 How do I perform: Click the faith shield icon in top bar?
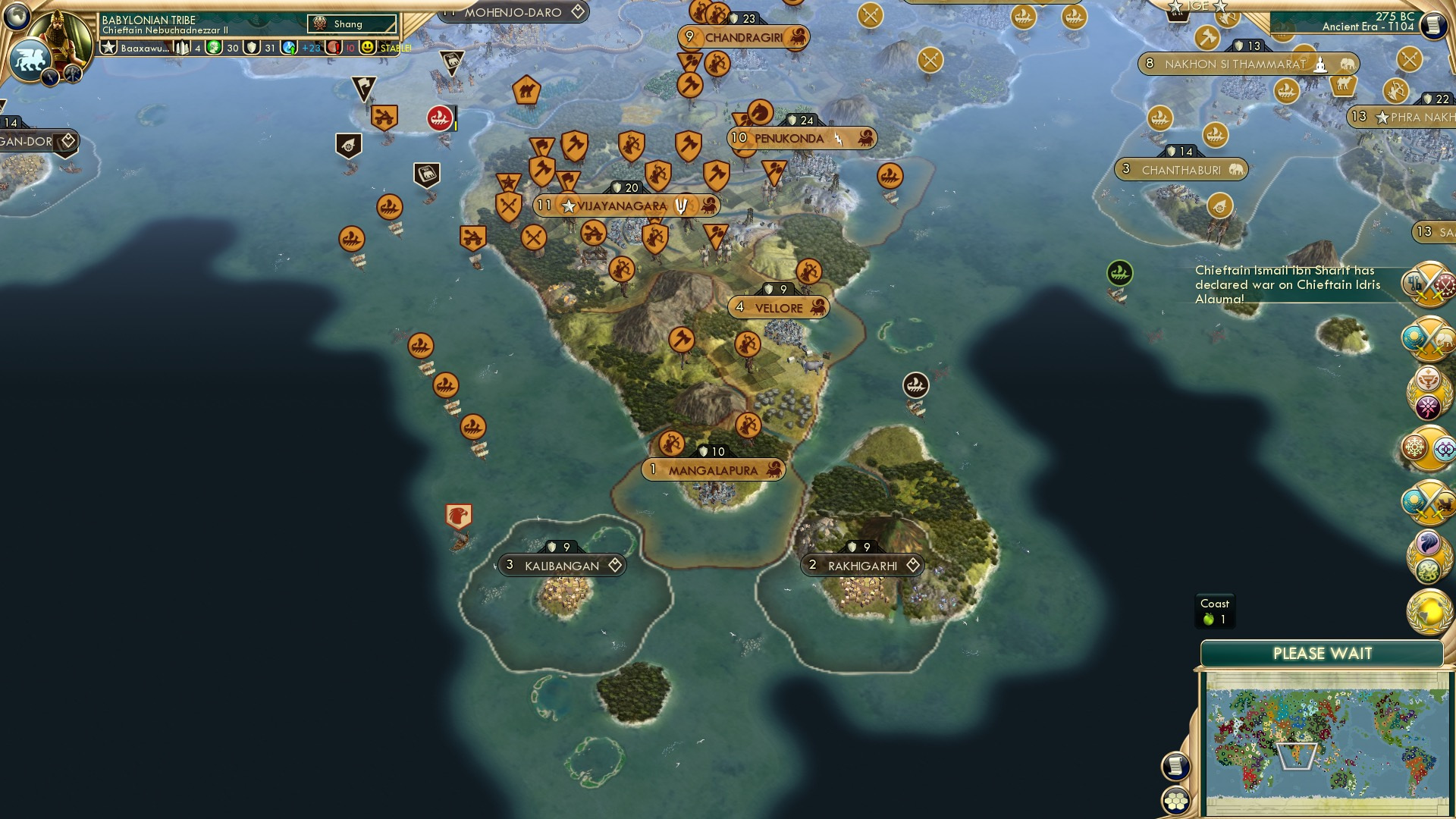(x=251, y=49)
